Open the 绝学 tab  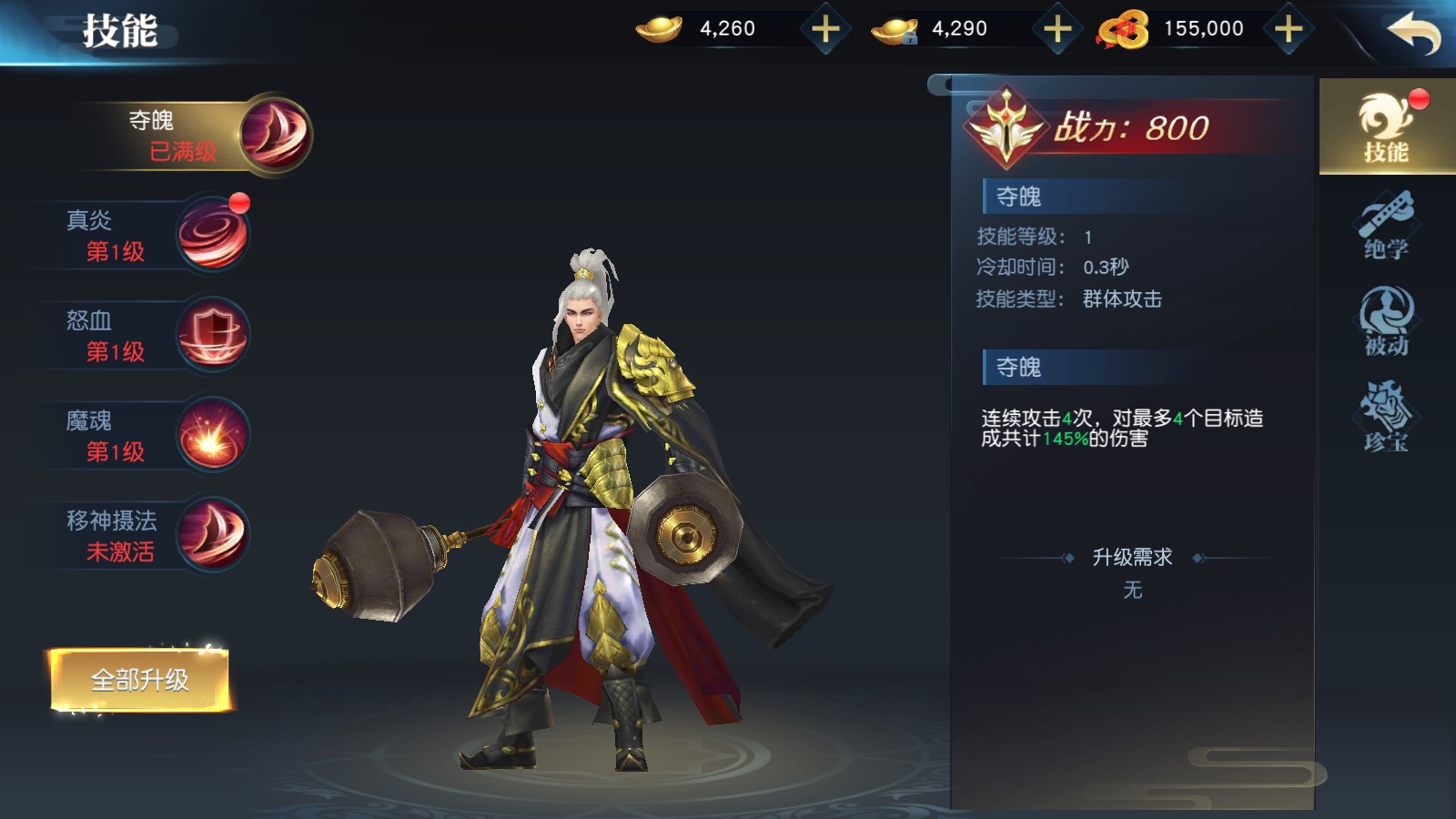pos(1386,226)
